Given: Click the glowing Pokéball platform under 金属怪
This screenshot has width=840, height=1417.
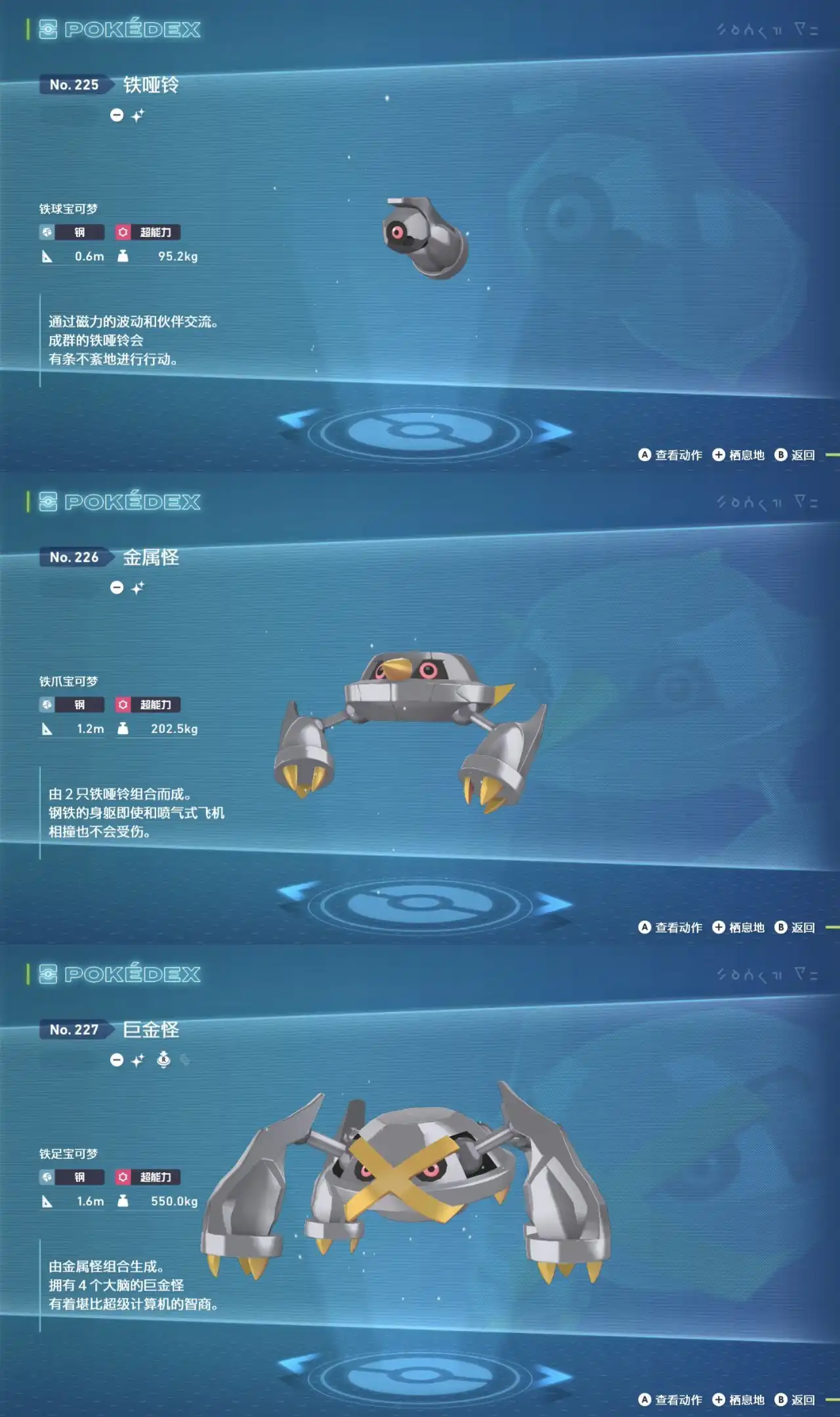Looking at the screenshot, I should click(420, 906).
